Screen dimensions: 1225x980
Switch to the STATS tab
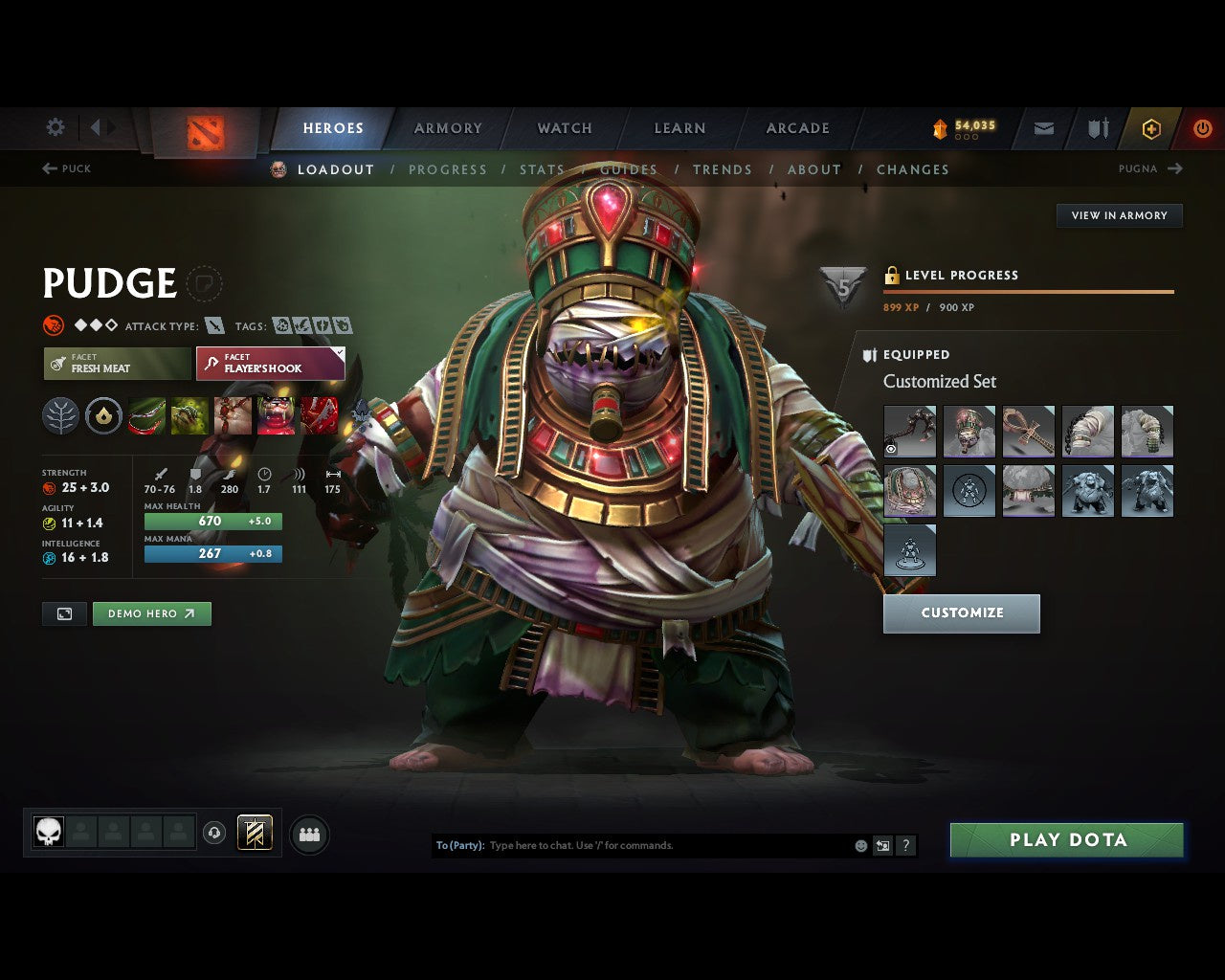pos(542,169)
